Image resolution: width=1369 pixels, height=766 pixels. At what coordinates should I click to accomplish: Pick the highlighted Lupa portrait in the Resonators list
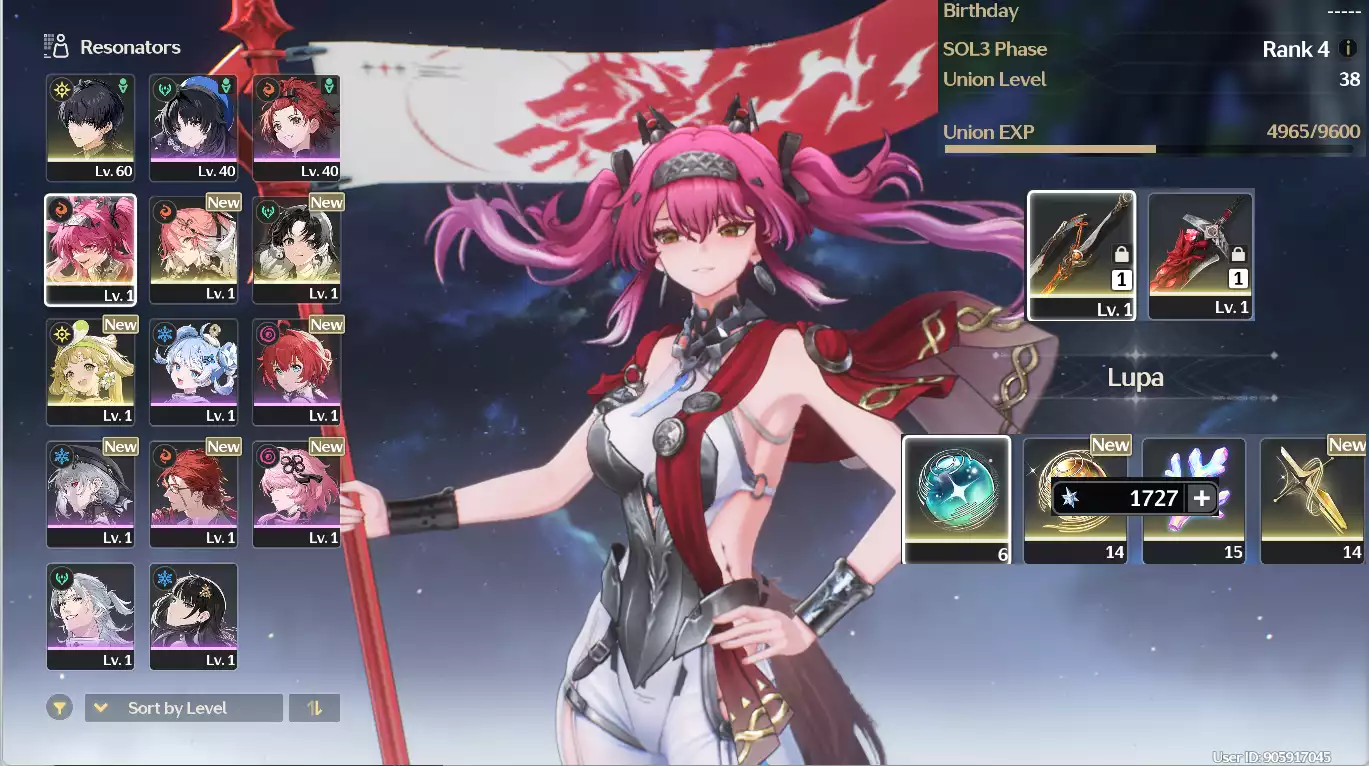[90, 248]
